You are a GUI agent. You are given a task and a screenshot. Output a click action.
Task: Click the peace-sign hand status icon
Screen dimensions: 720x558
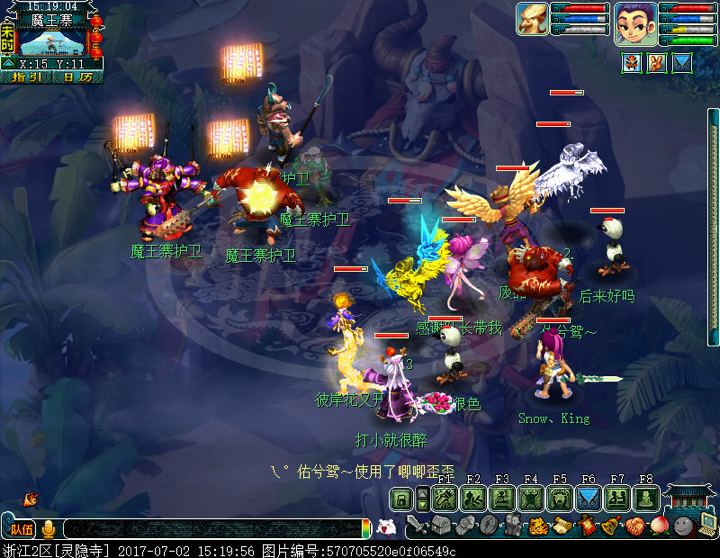pos(657,63)
